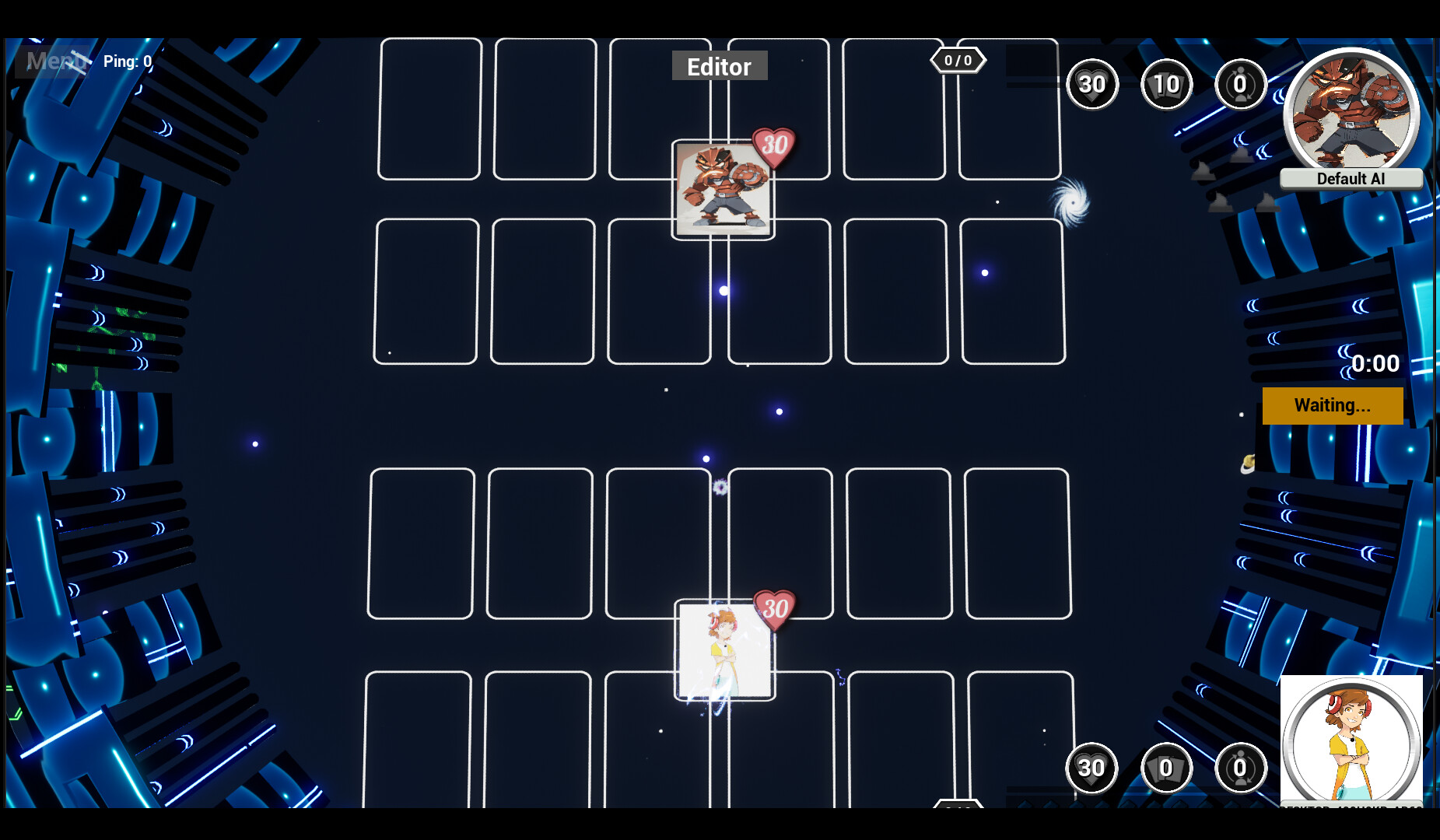Click the Default AI name label

tap(1351, 178)
